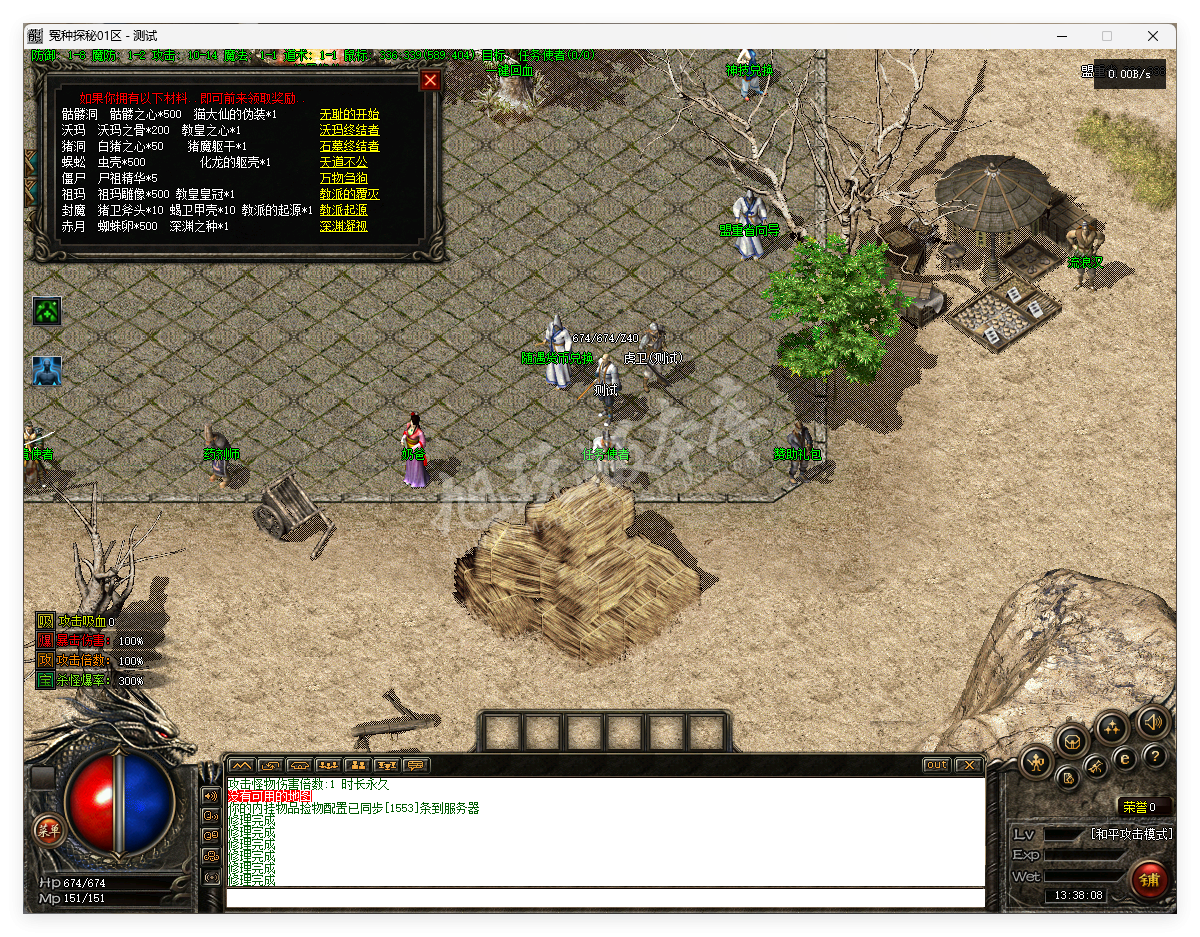Open the red 铺 shop button
This screenshot has width=1200, height=937.
(1149, 880)
